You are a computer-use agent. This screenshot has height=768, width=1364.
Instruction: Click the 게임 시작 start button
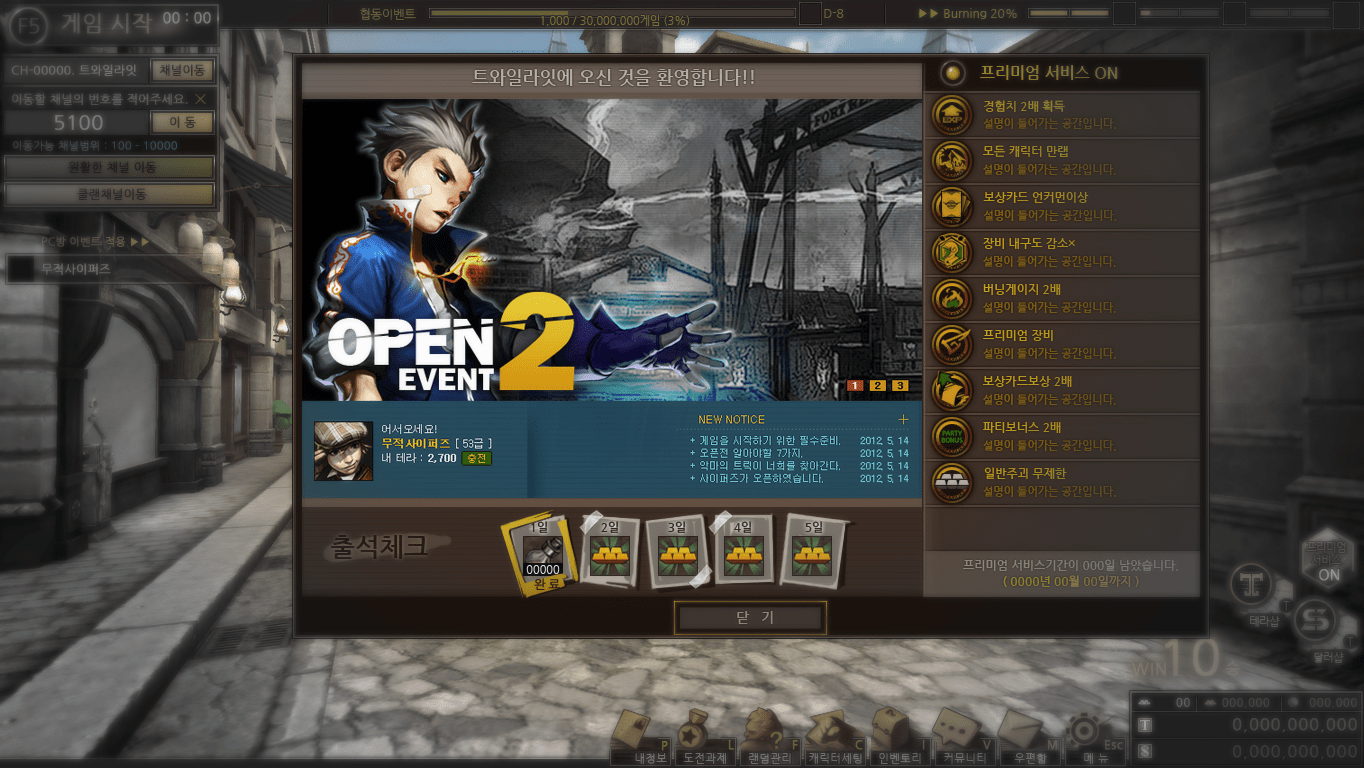coord(110,22)
